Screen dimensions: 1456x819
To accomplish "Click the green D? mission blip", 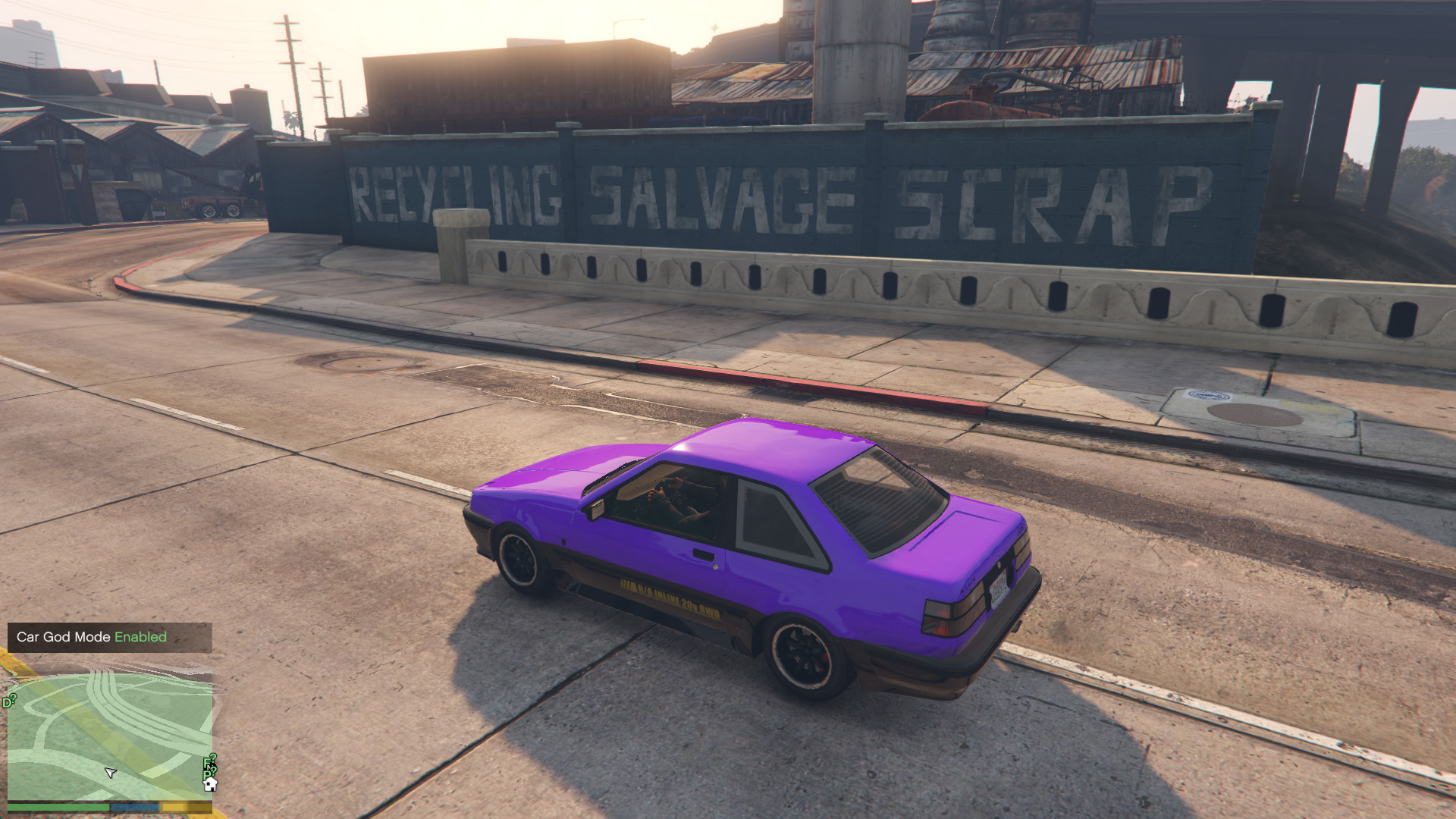I will (x=9, y=701).
